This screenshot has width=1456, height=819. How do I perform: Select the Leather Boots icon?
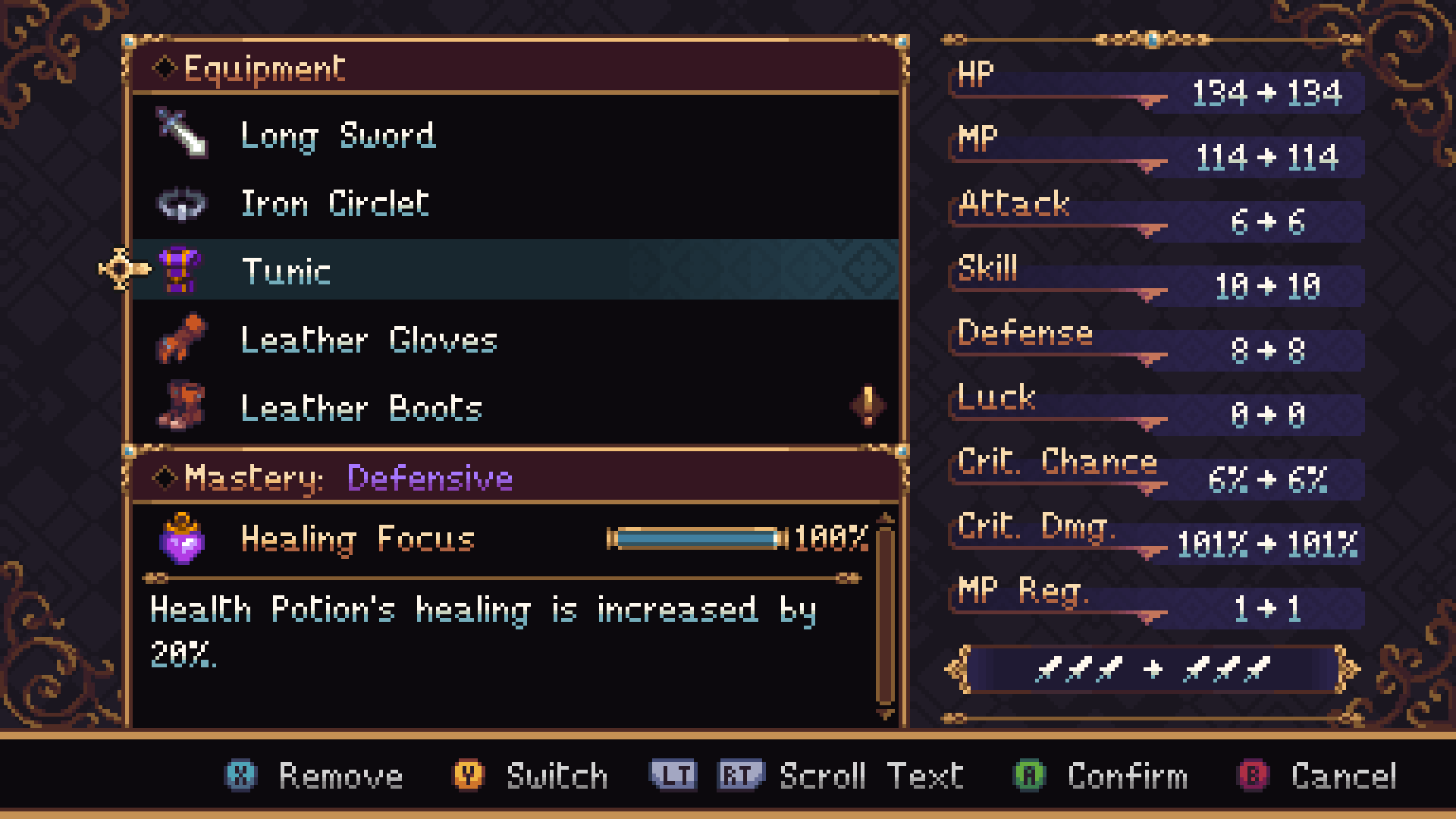[180, 407]
